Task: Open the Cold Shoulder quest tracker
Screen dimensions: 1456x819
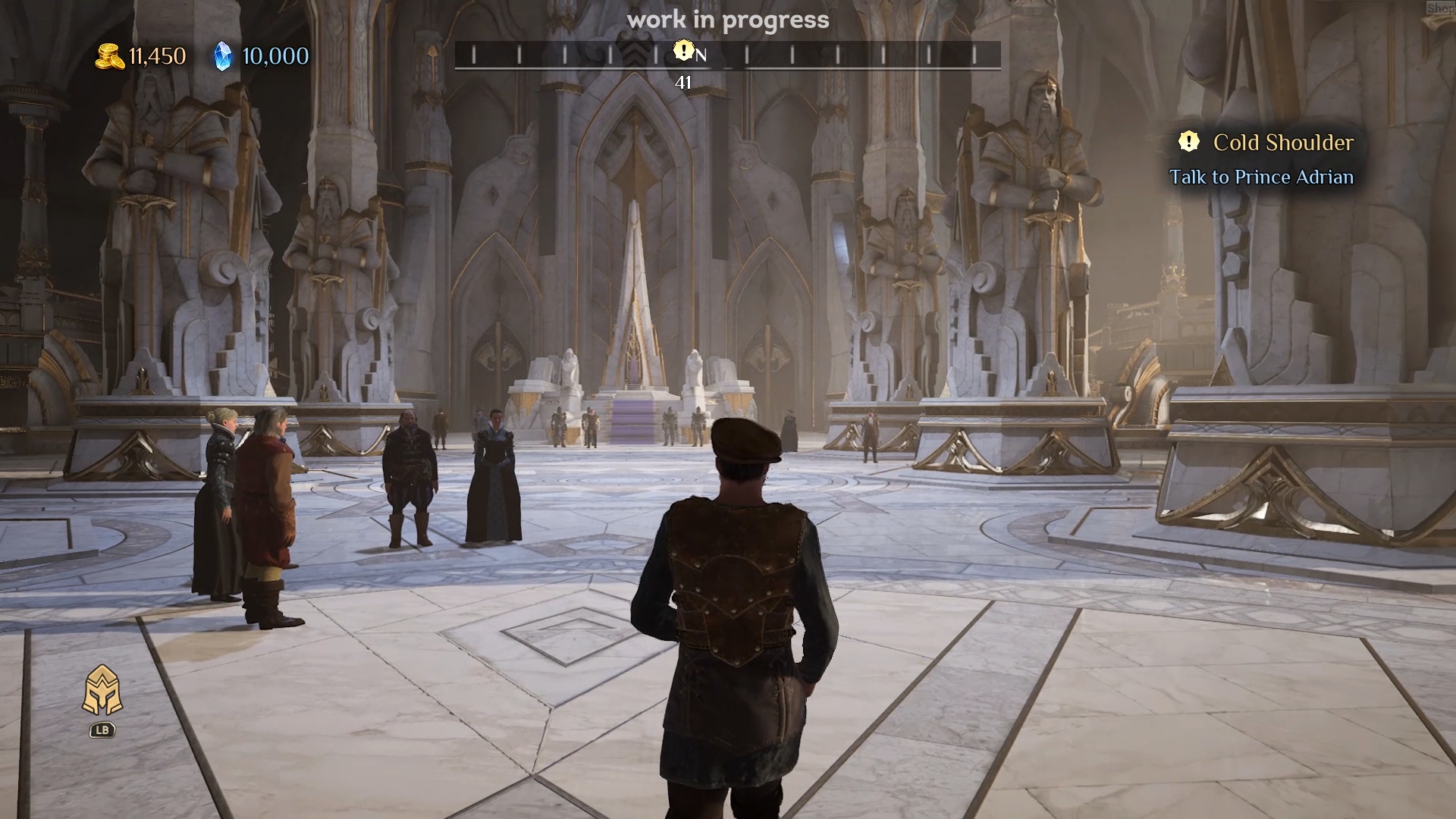Action: tap(1282, 143)
